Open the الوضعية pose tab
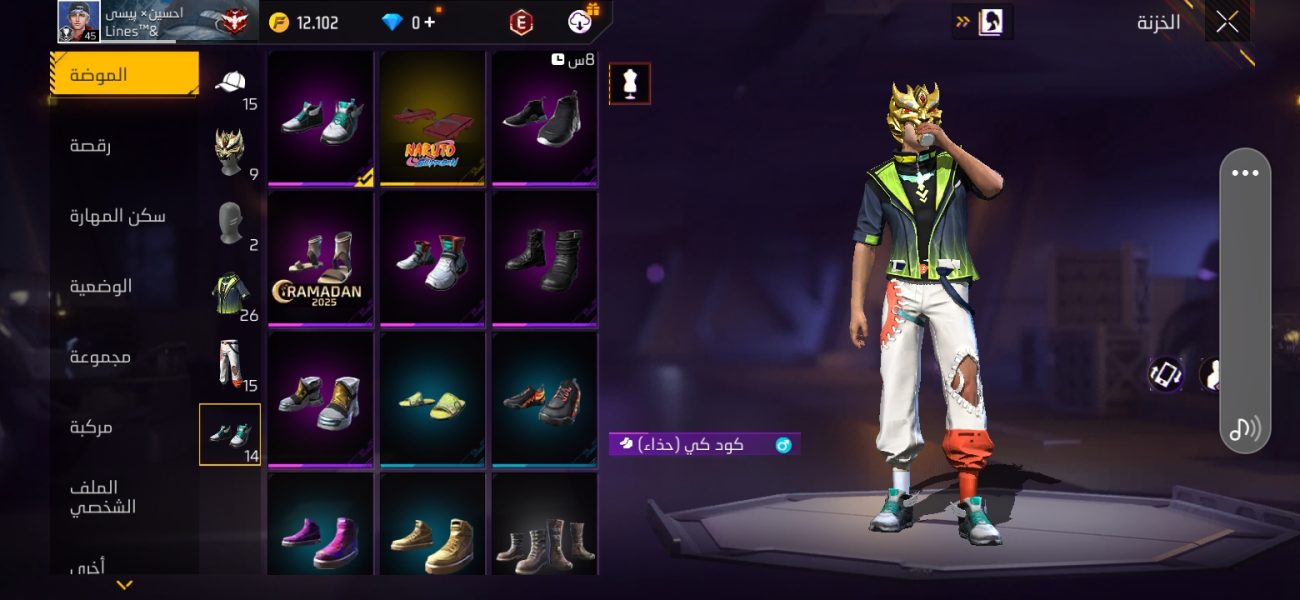1300x600 pixels. [101, 286]
